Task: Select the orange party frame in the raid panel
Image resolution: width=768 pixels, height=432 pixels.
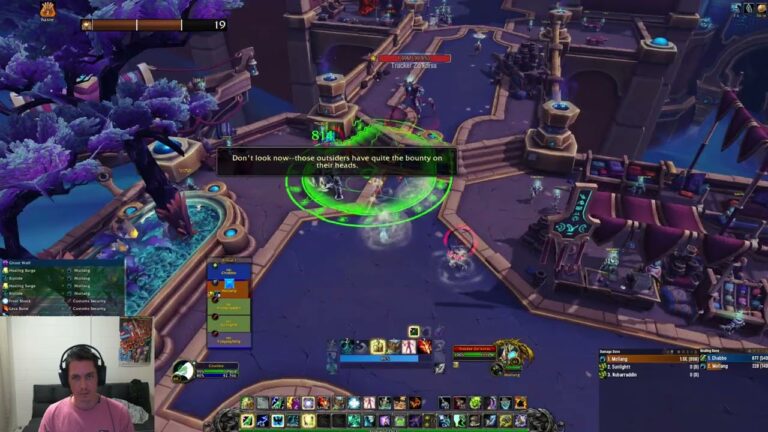Action: pos(228,290)
